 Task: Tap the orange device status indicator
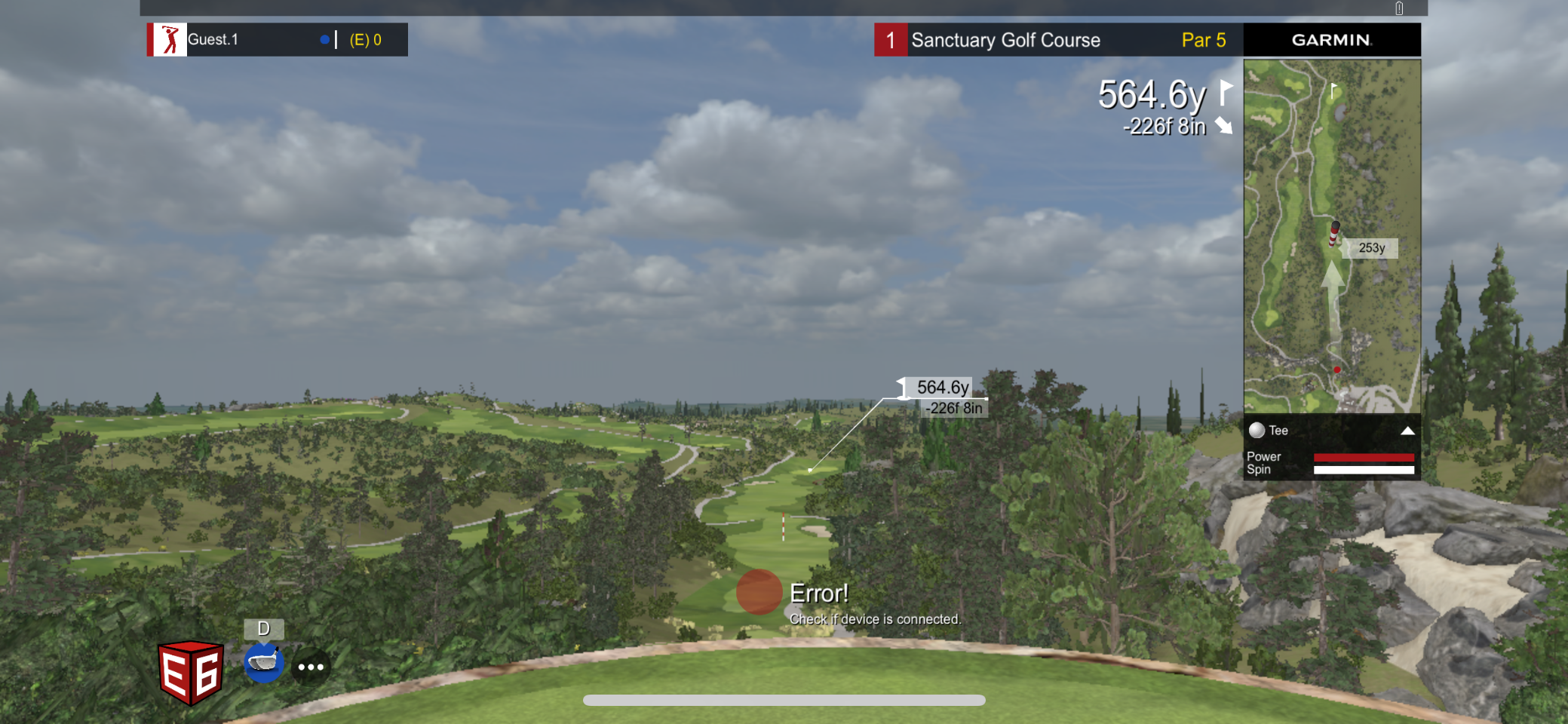tap(759, 592)
